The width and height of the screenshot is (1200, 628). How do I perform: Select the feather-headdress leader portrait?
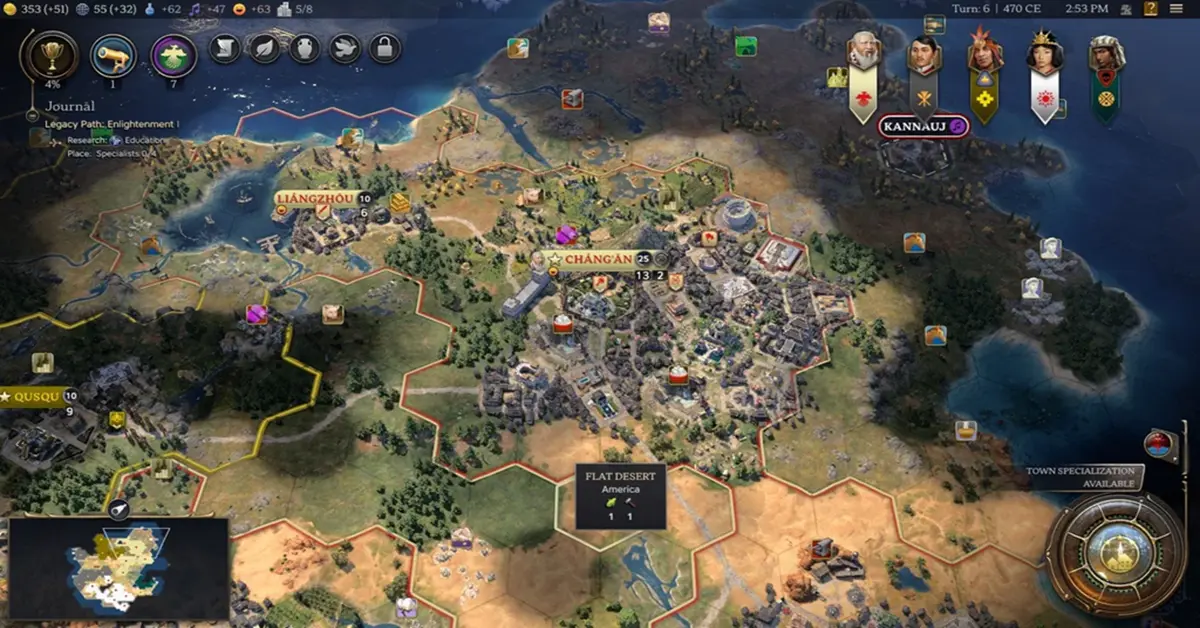tap(984, 54)
